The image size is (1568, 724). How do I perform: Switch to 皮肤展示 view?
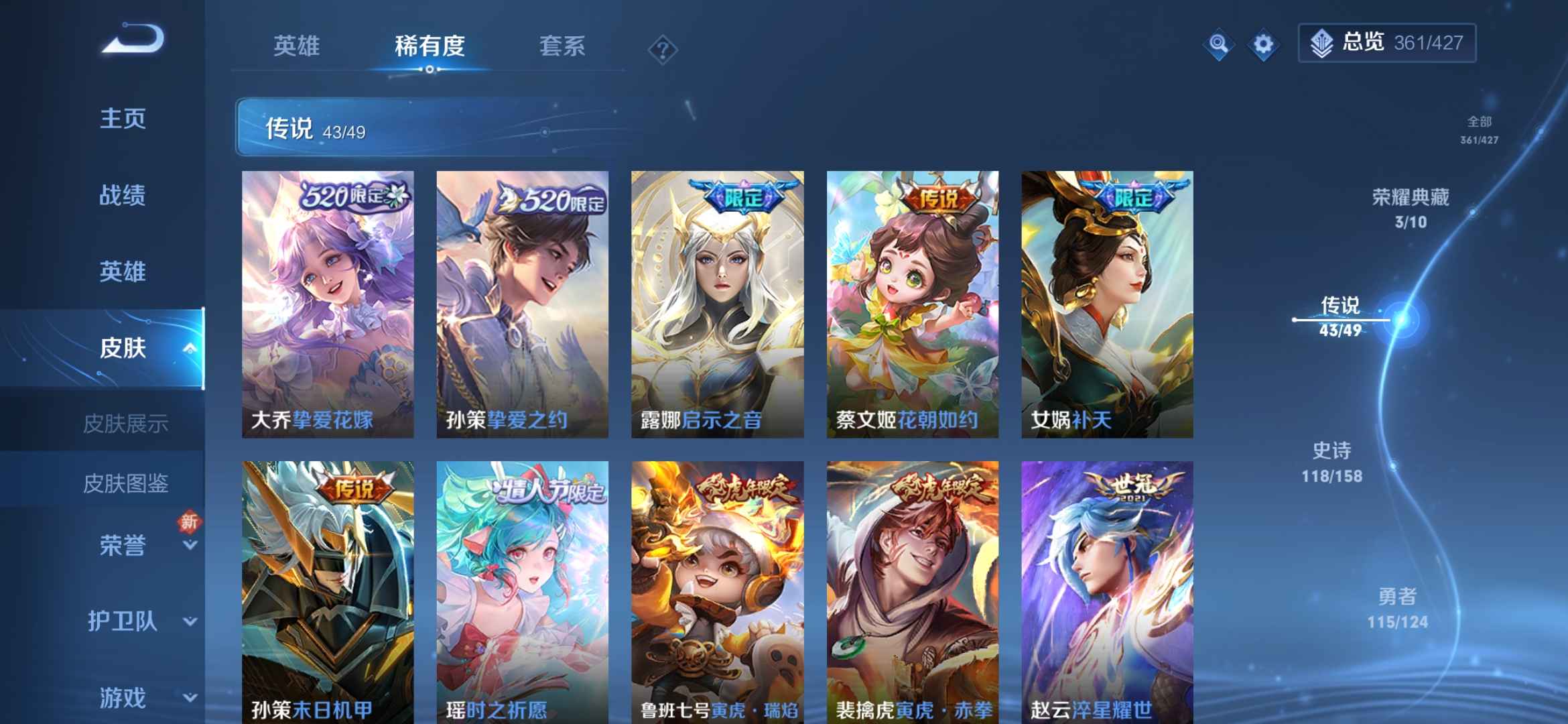point(126,423)
